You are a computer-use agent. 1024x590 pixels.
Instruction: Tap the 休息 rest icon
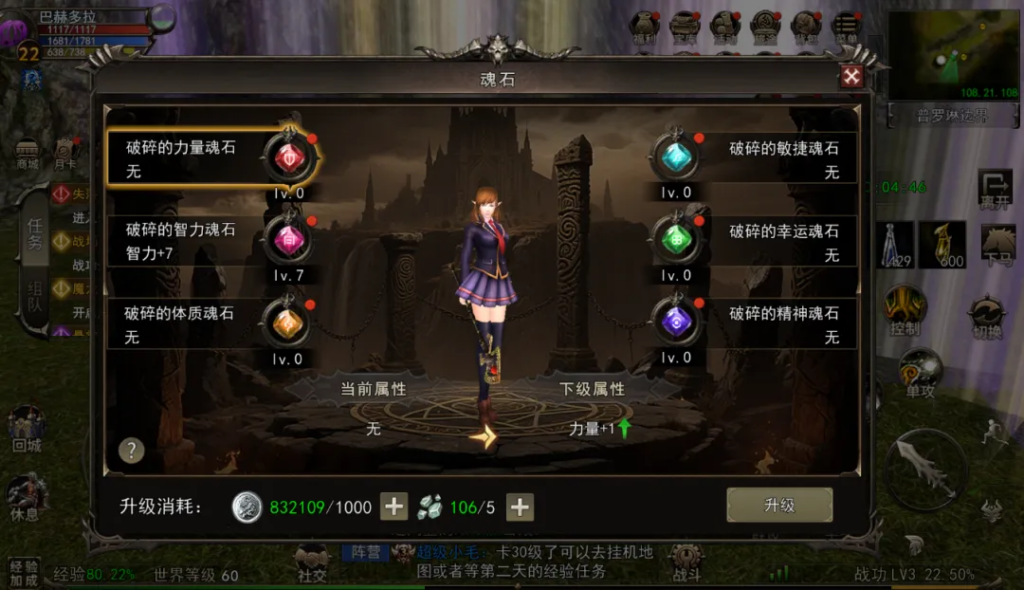(x=27, y=497)
